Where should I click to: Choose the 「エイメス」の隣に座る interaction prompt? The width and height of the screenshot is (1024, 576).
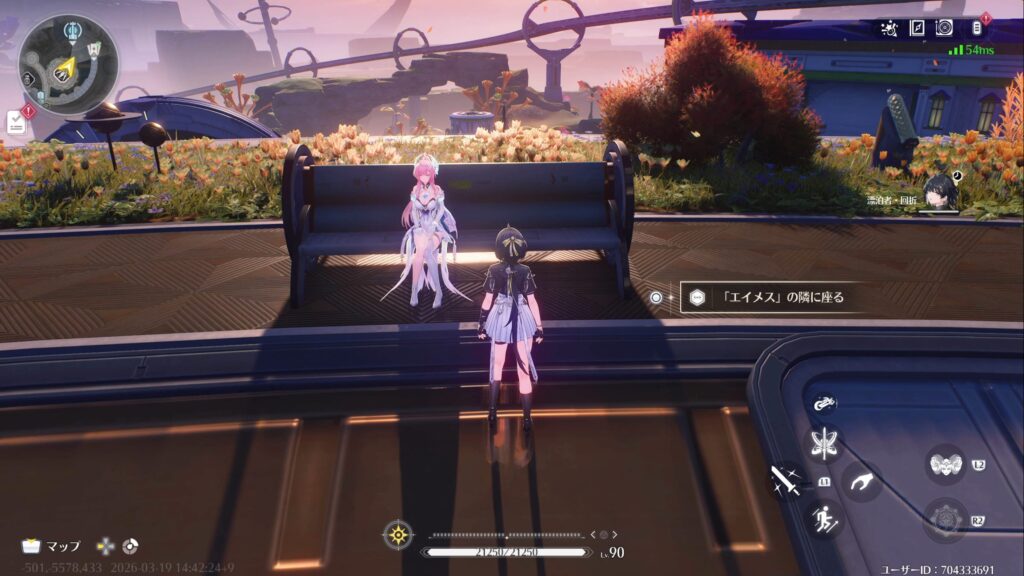pyautogui.click(x=769, y=297)
